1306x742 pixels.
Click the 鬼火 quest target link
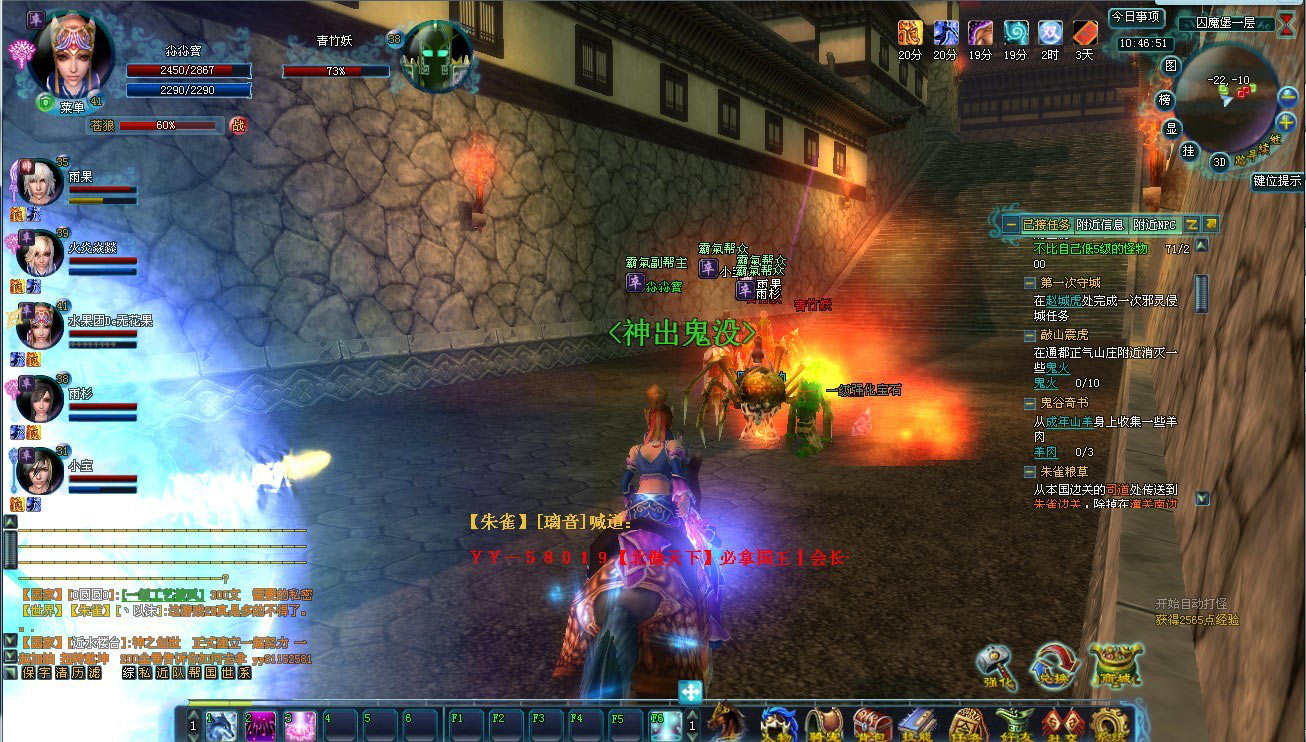[x=1044, y=383]
